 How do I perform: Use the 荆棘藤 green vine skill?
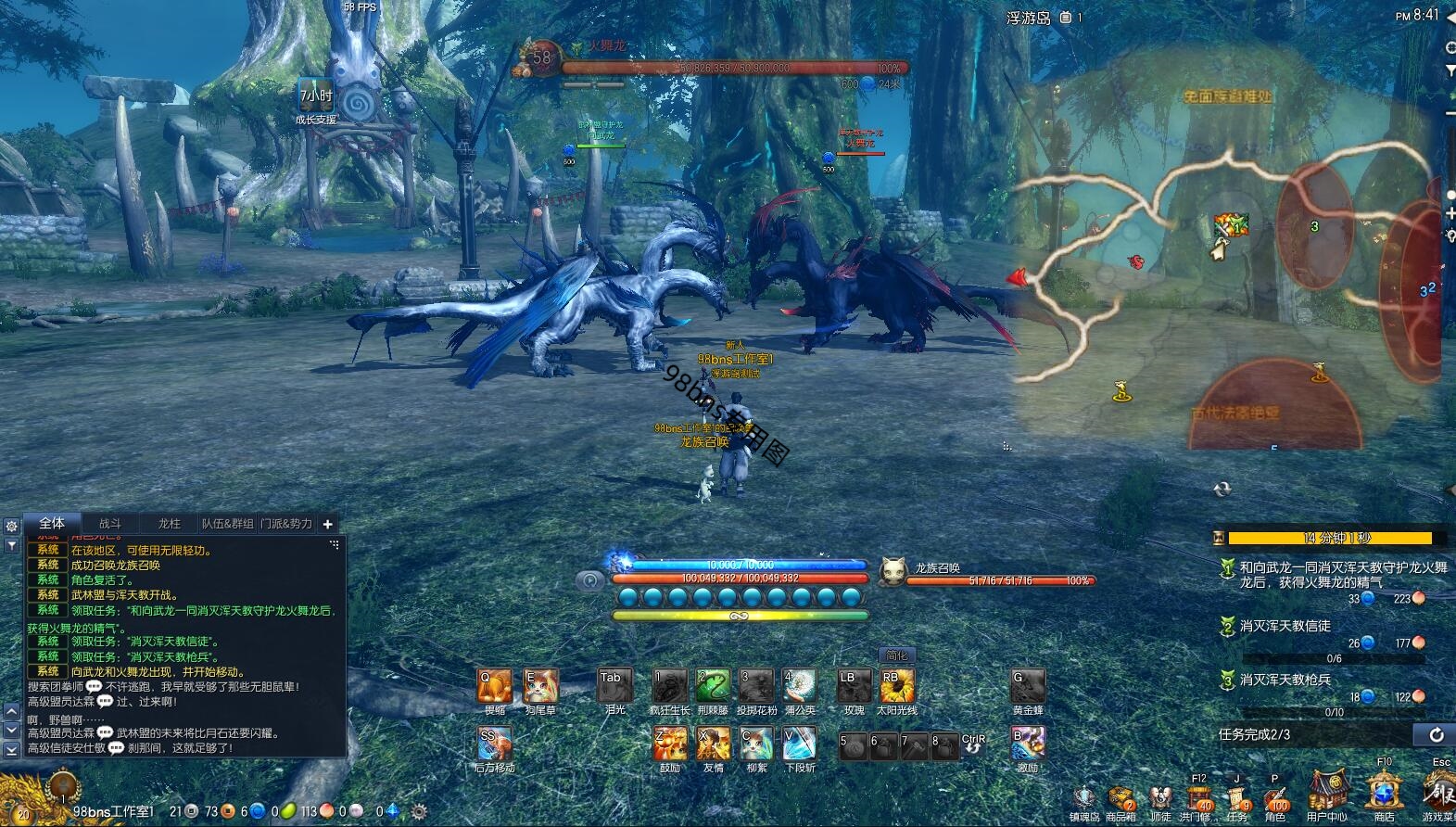(713, 687)
